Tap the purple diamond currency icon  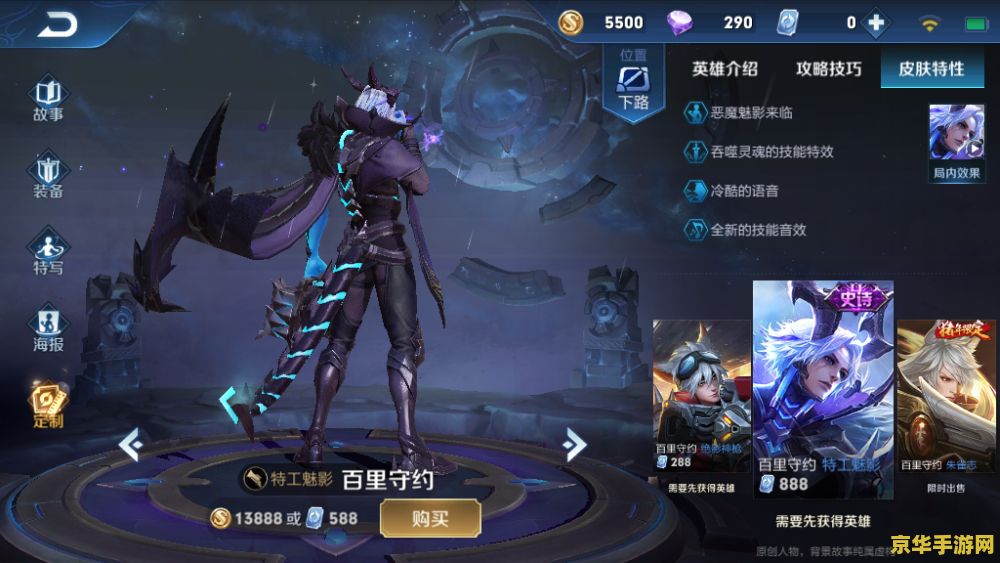pos(679,23)
